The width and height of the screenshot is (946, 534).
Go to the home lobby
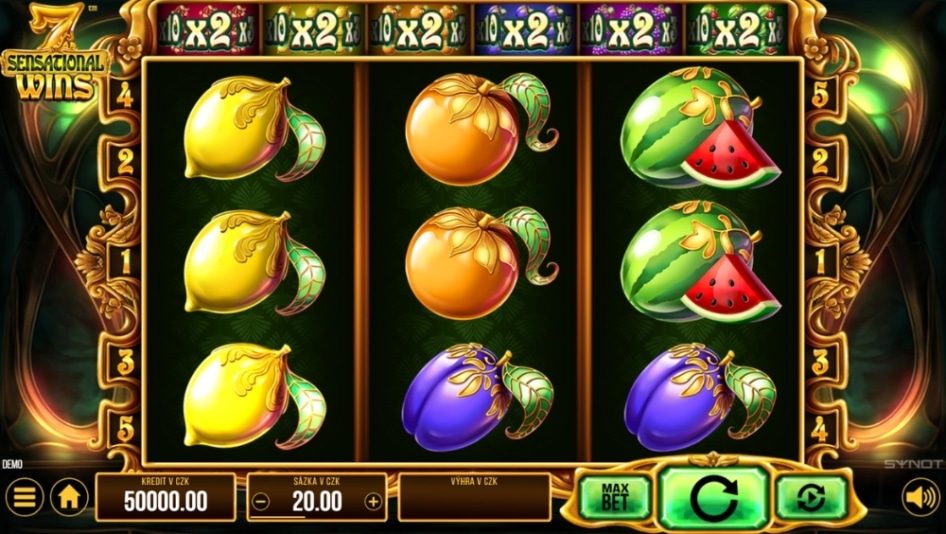click(69, 497)
